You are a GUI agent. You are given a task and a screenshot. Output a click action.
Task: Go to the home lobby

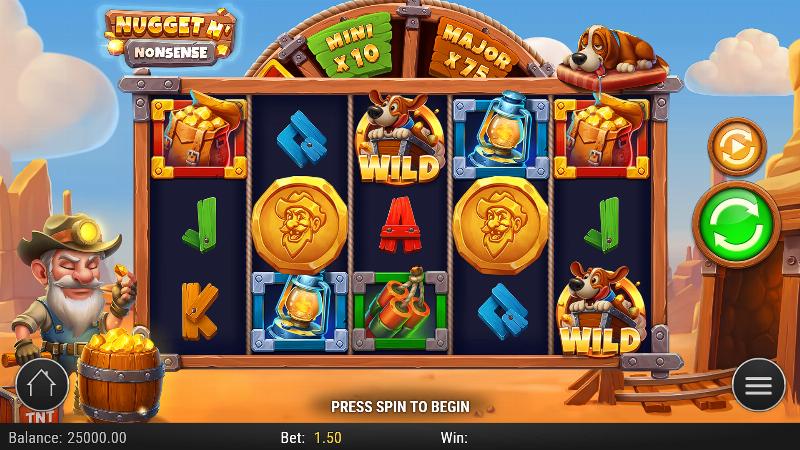42,384
